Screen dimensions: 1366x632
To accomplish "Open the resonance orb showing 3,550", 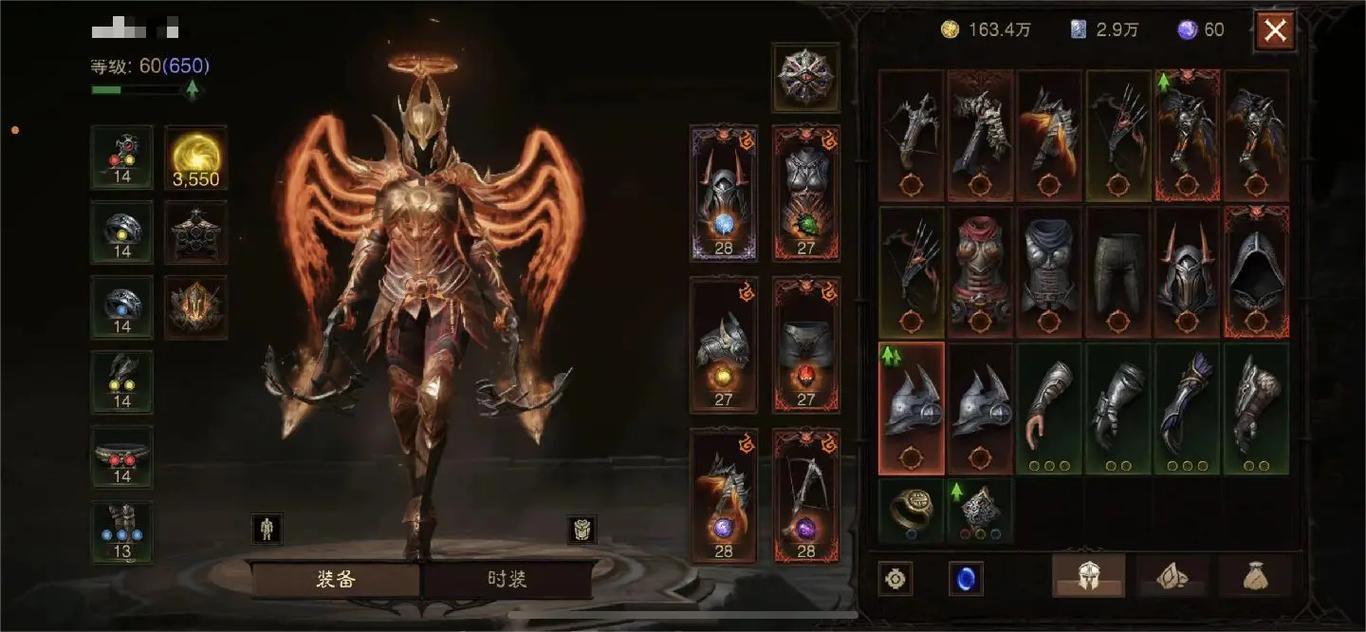I will click(x=195, y=157).
